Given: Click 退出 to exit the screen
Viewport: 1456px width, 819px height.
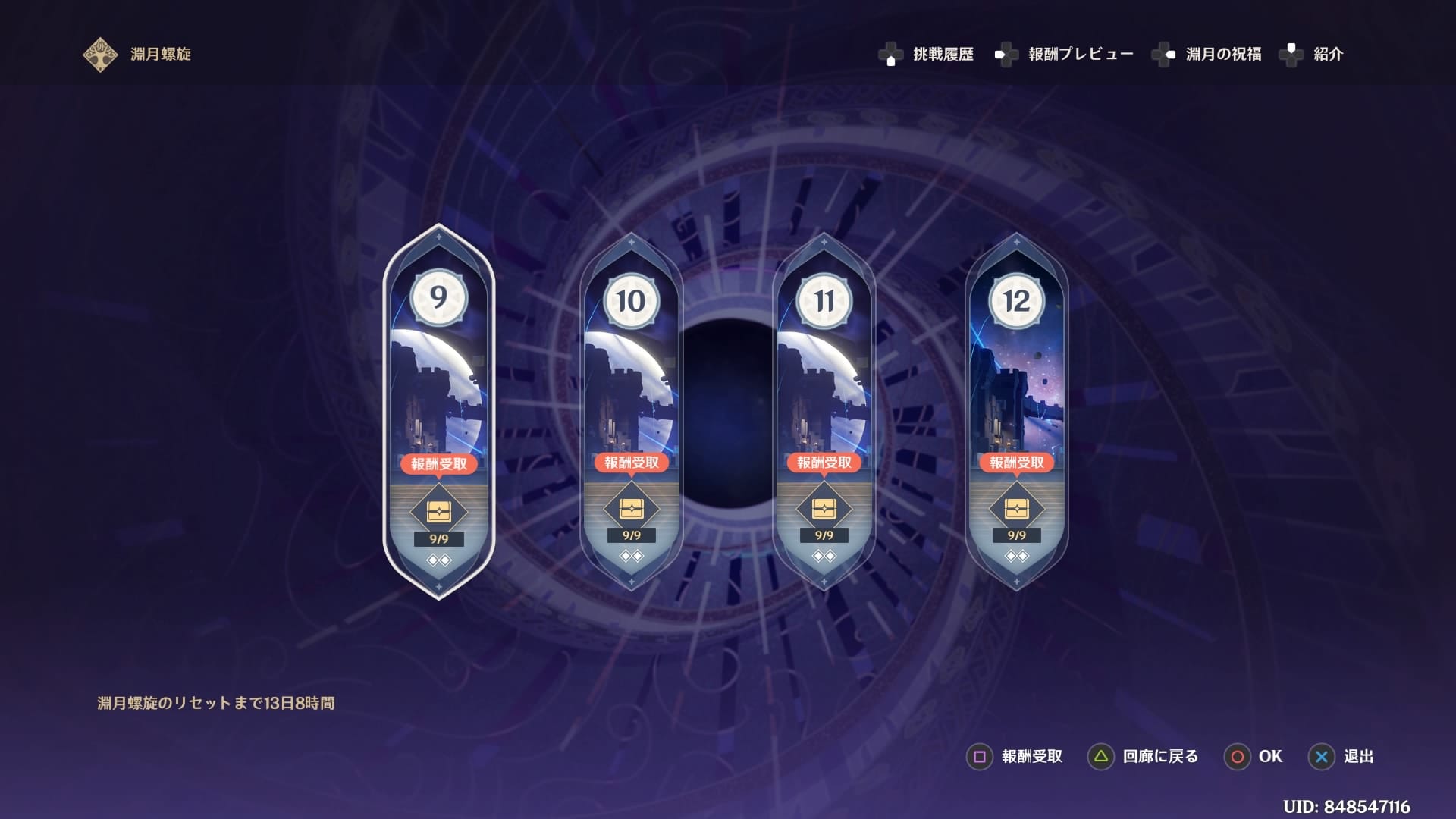Looking at the screenshot, I should point(1356,757).
